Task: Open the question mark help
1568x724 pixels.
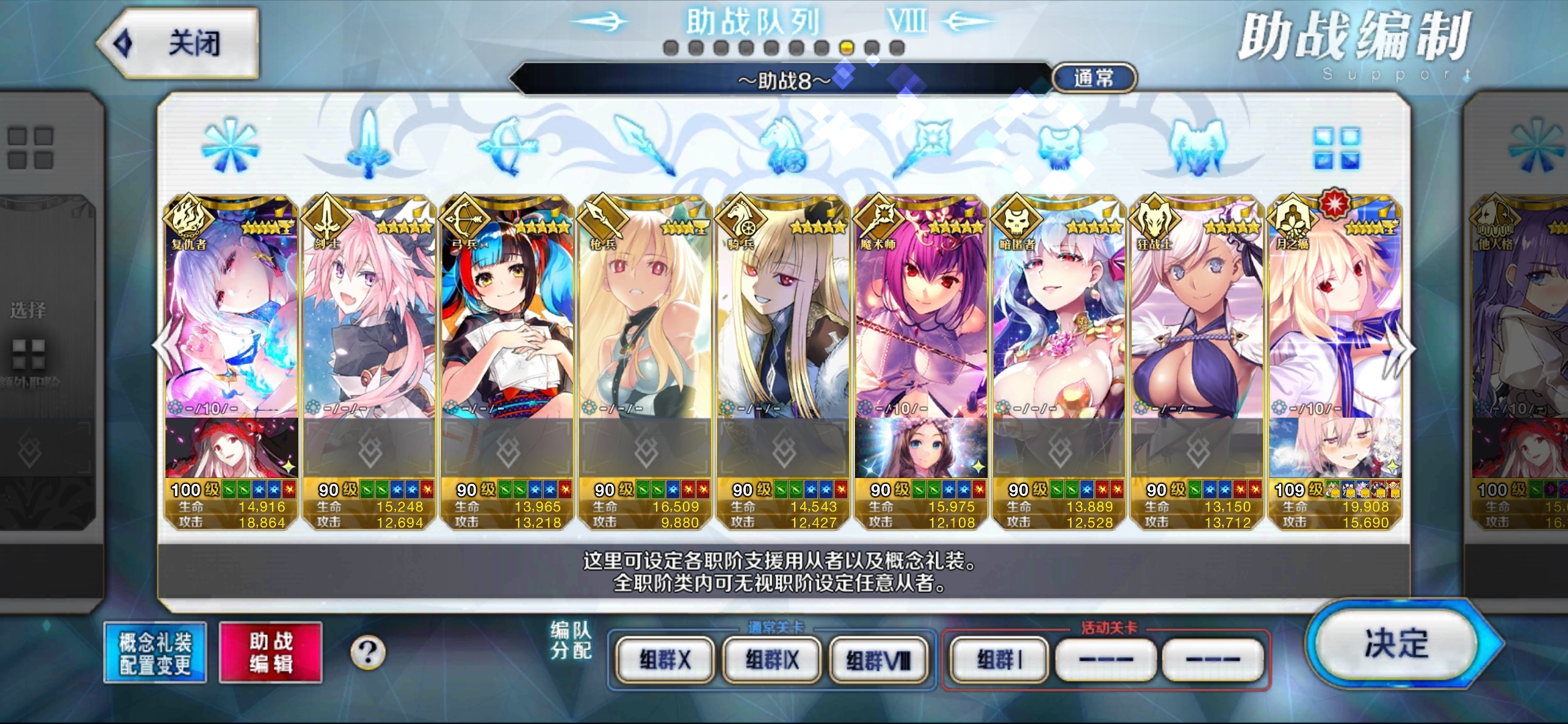Action: (368, 652)
